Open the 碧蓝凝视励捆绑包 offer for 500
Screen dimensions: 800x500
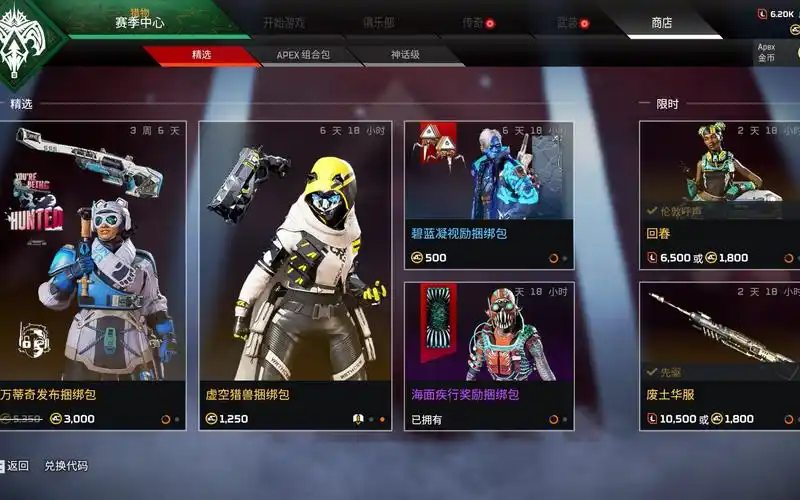point(489,195)
